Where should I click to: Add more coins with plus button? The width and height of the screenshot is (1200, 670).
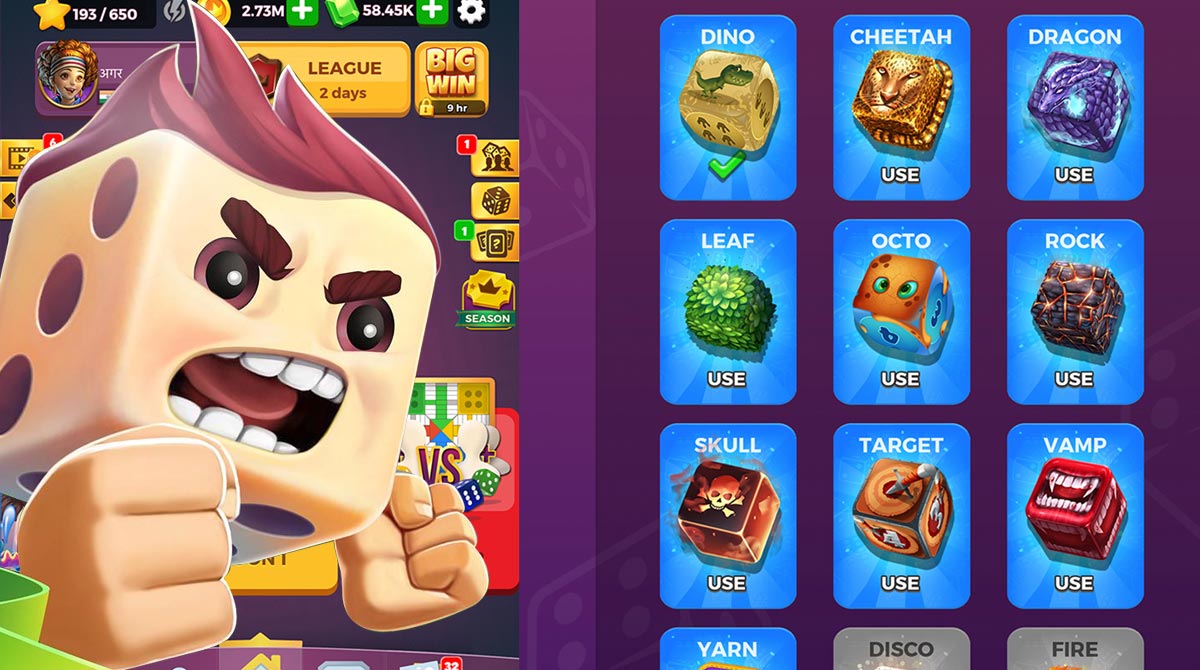pos(303,11)
